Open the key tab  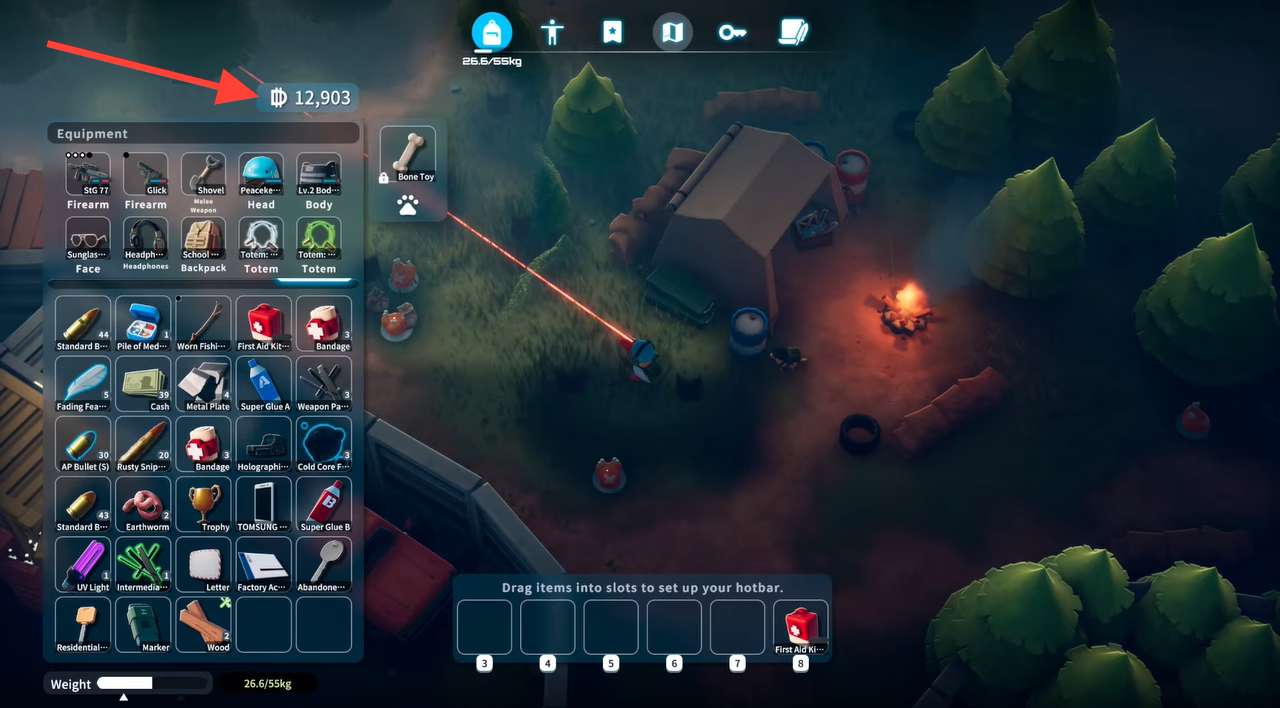[x=732, y=32]
